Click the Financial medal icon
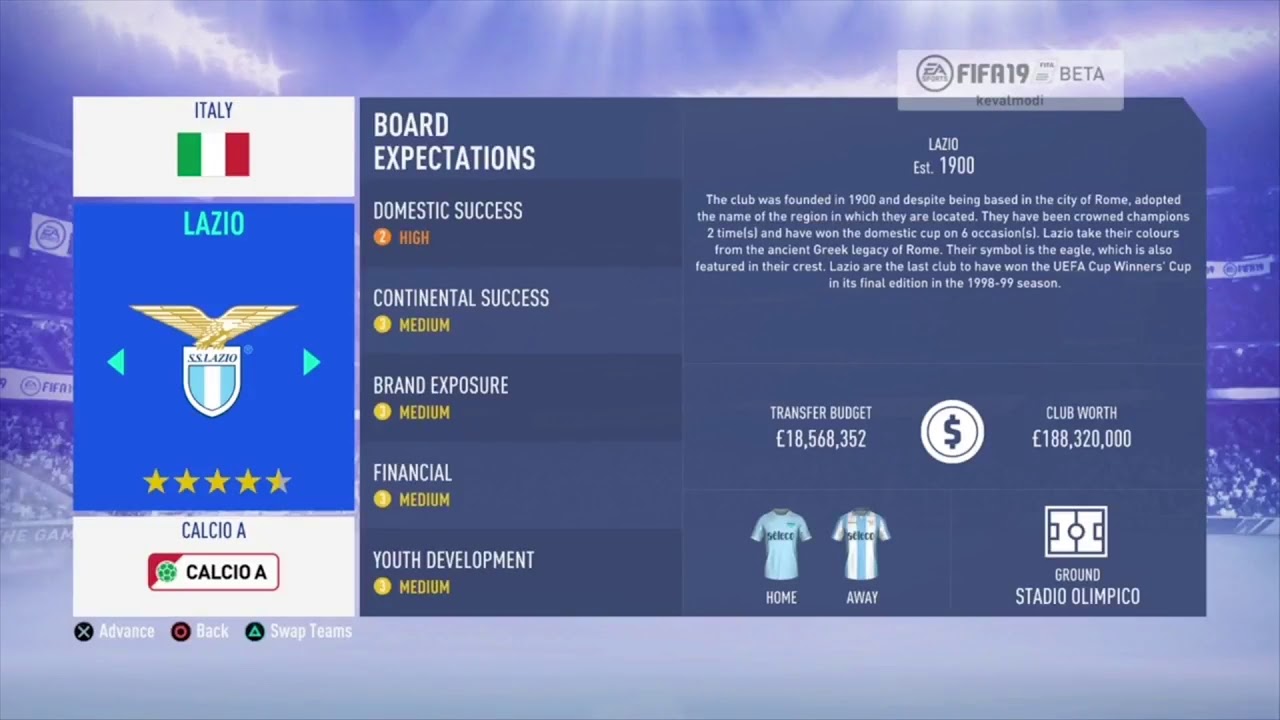The width and height of the screenshot is (1280, 720). click(382, 499)
